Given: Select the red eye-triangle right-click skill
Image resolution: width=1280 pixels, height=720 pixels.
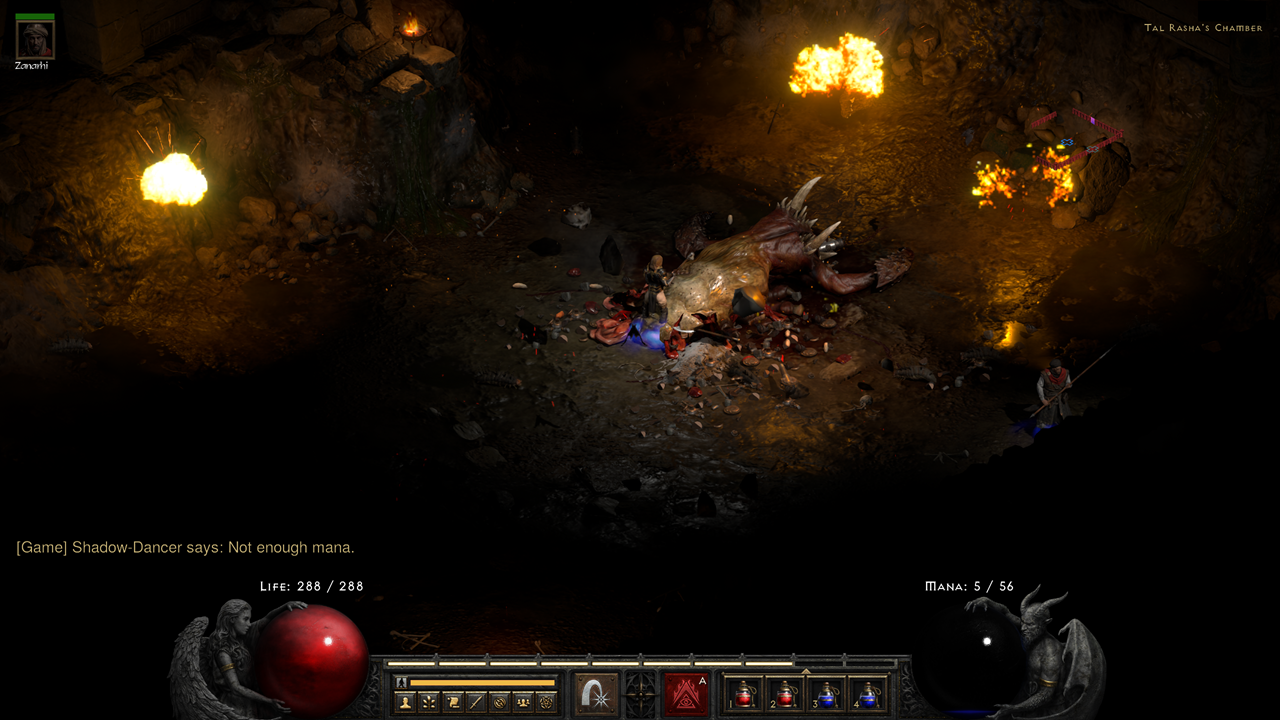Looking at the screenshot, I should (x=685, y=694).
